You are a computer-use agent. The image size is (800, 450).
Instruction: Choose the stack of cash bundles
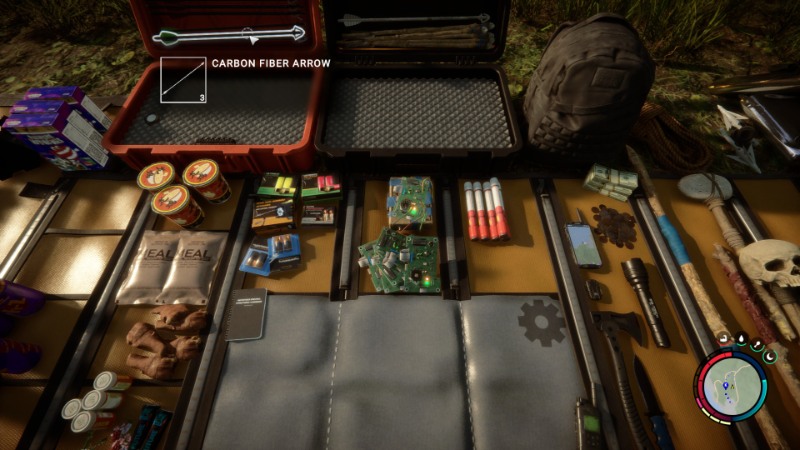pyautogui.click(x=611, y=181)
